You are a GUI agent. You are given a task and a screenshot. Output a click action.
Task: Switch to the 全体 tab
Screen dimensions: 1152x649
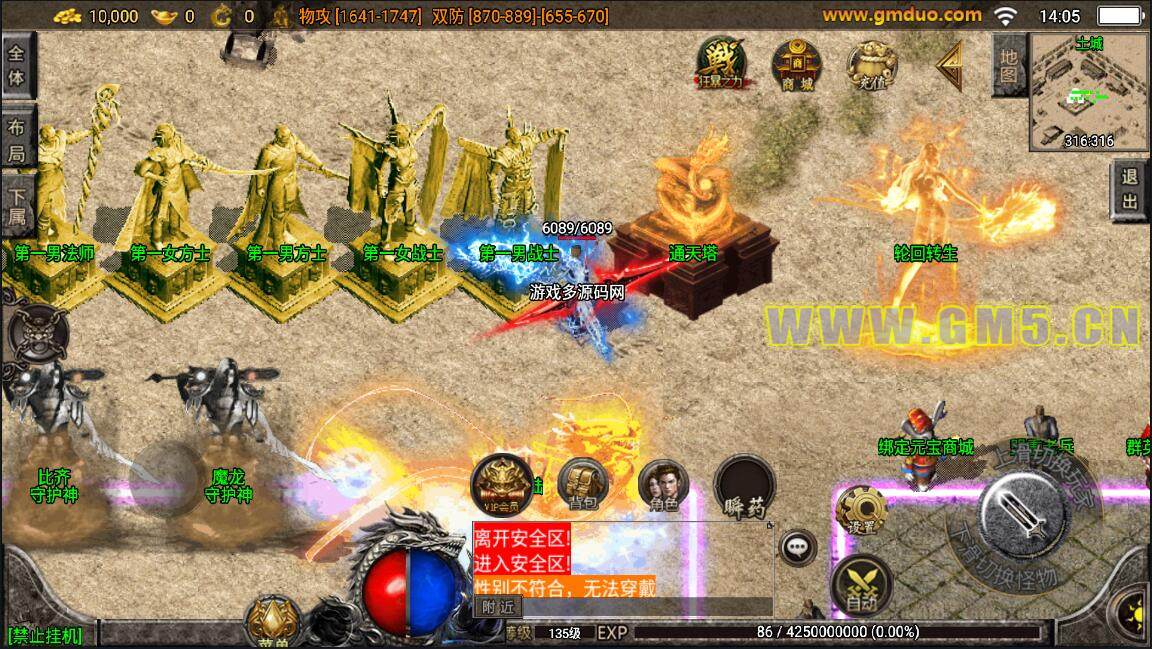point(17,65)
